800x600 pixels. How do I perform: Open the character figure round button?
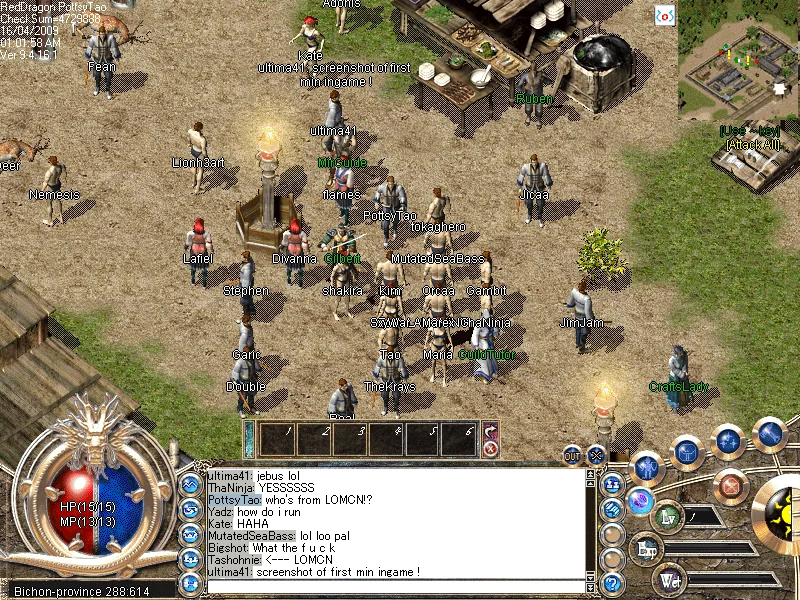[648, 467]
